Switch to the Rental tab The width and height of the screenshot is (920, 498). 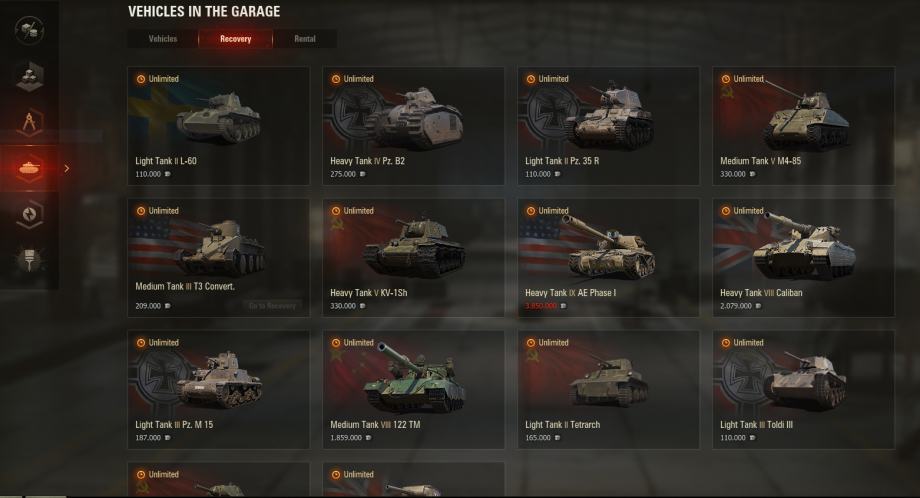tap(305, 39)
